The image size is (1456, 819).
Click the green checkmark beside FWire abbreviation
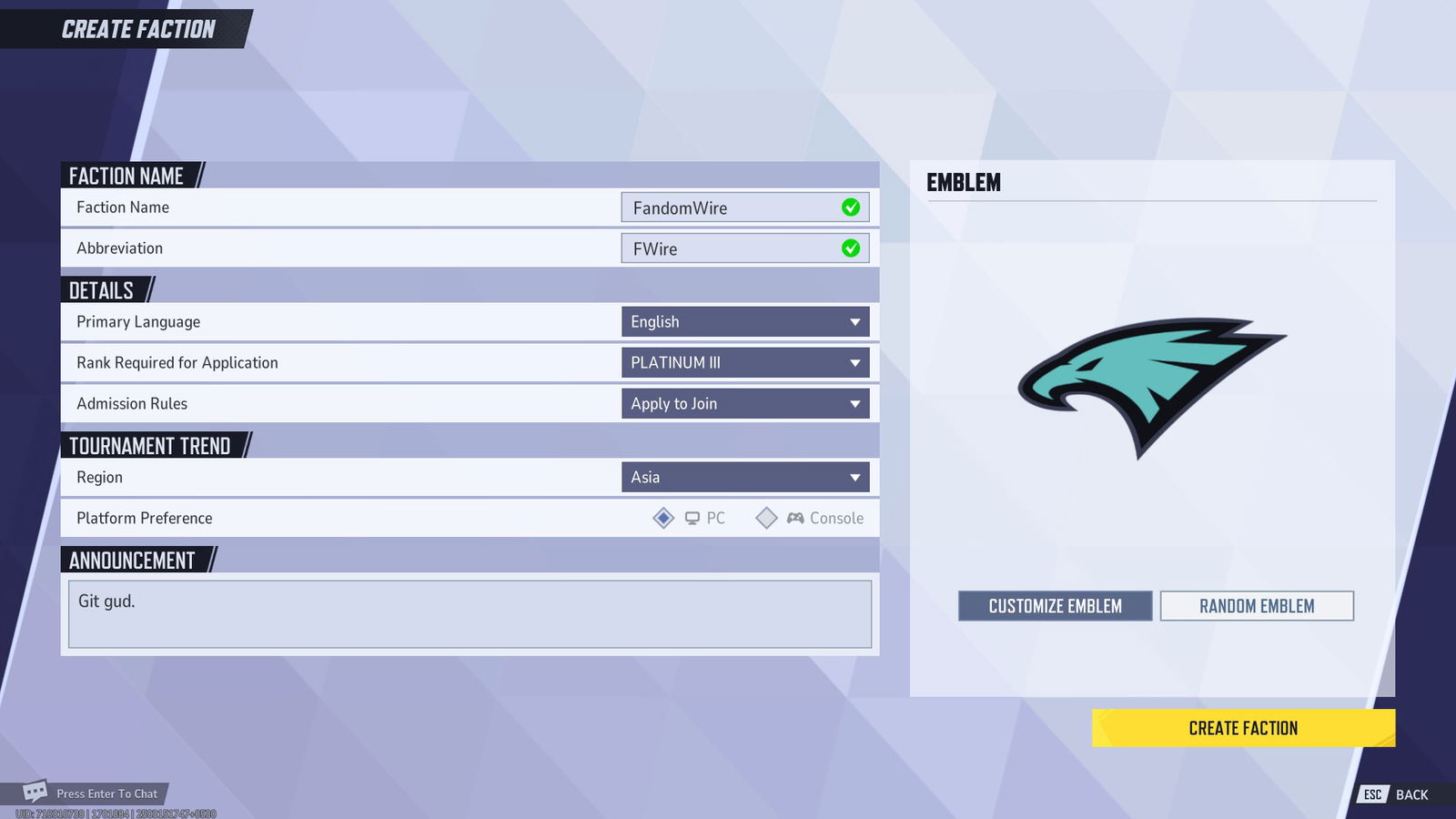pyautogui.click(x=849, y=248)
